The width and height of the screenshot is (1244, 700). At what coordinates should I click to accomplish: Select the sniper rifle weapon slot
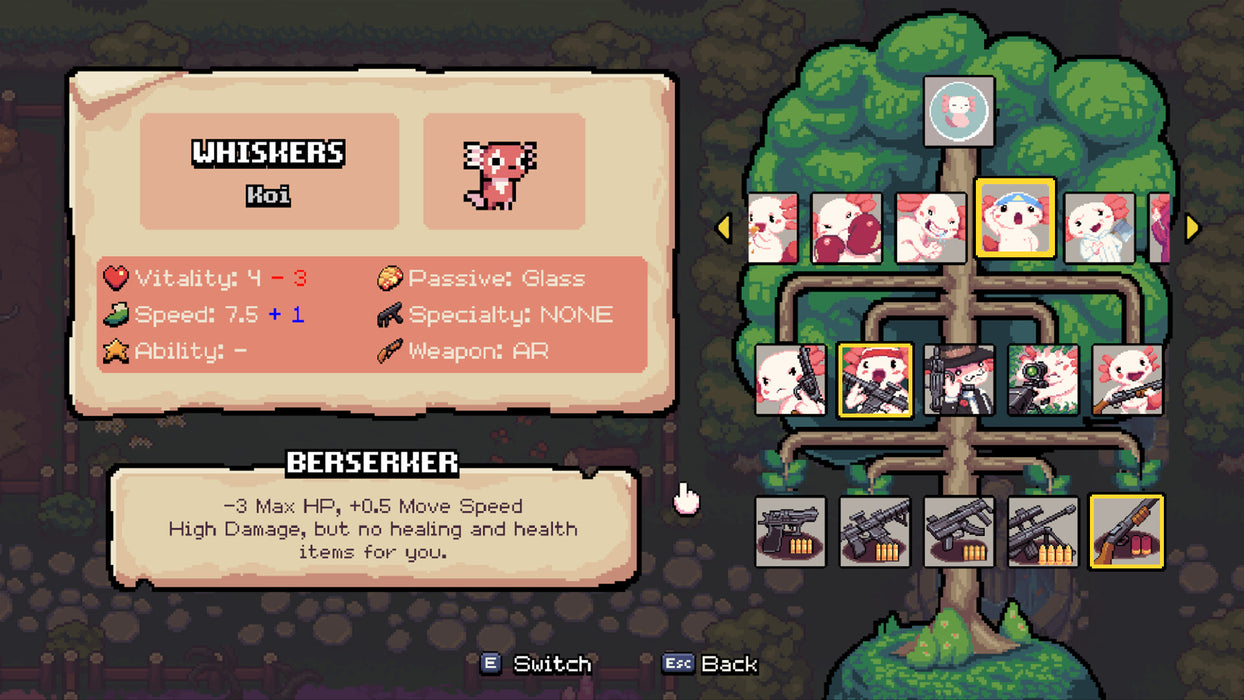point(1043,532)
